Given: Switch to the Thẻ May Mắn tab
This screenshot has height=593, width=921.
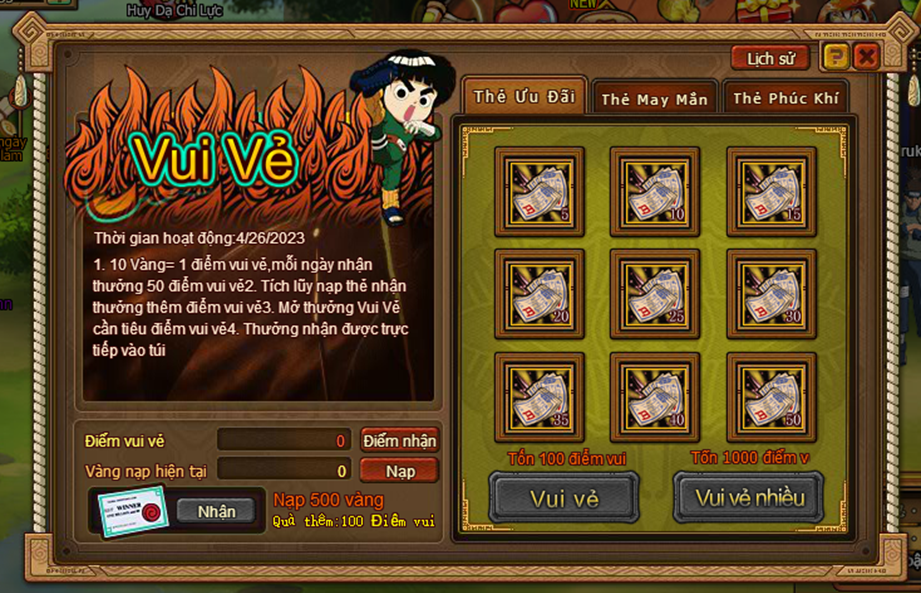Looking at the screenshot, I should 654,98.
